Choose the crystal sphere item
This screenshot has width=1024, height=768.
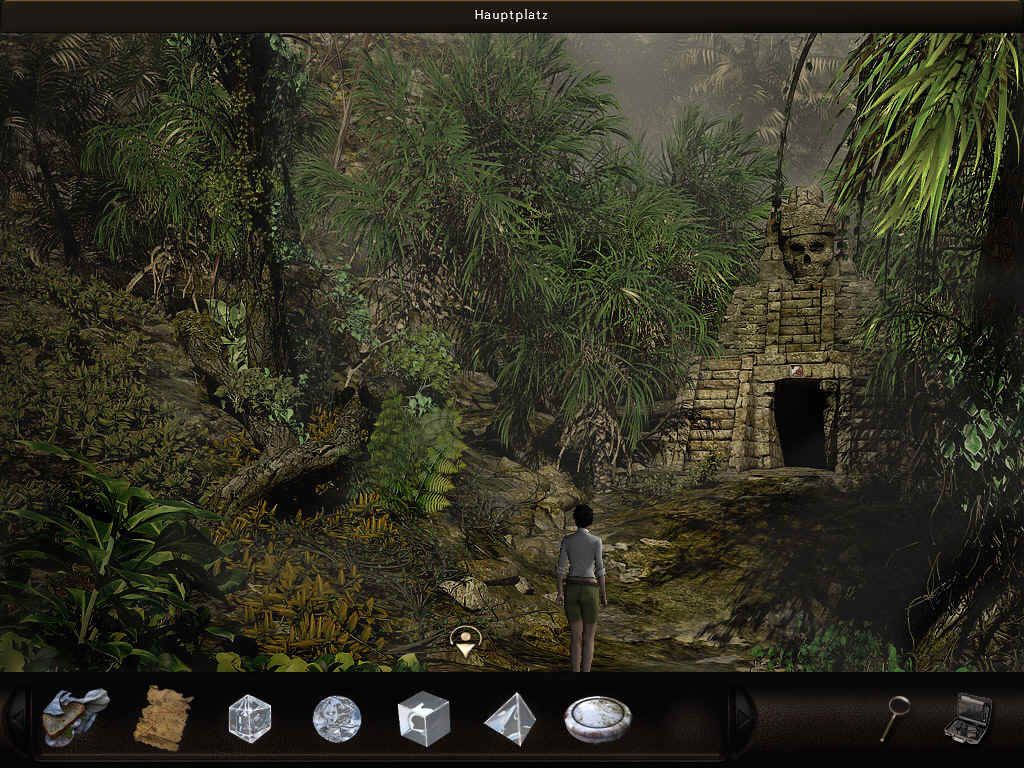pos(336,718)
